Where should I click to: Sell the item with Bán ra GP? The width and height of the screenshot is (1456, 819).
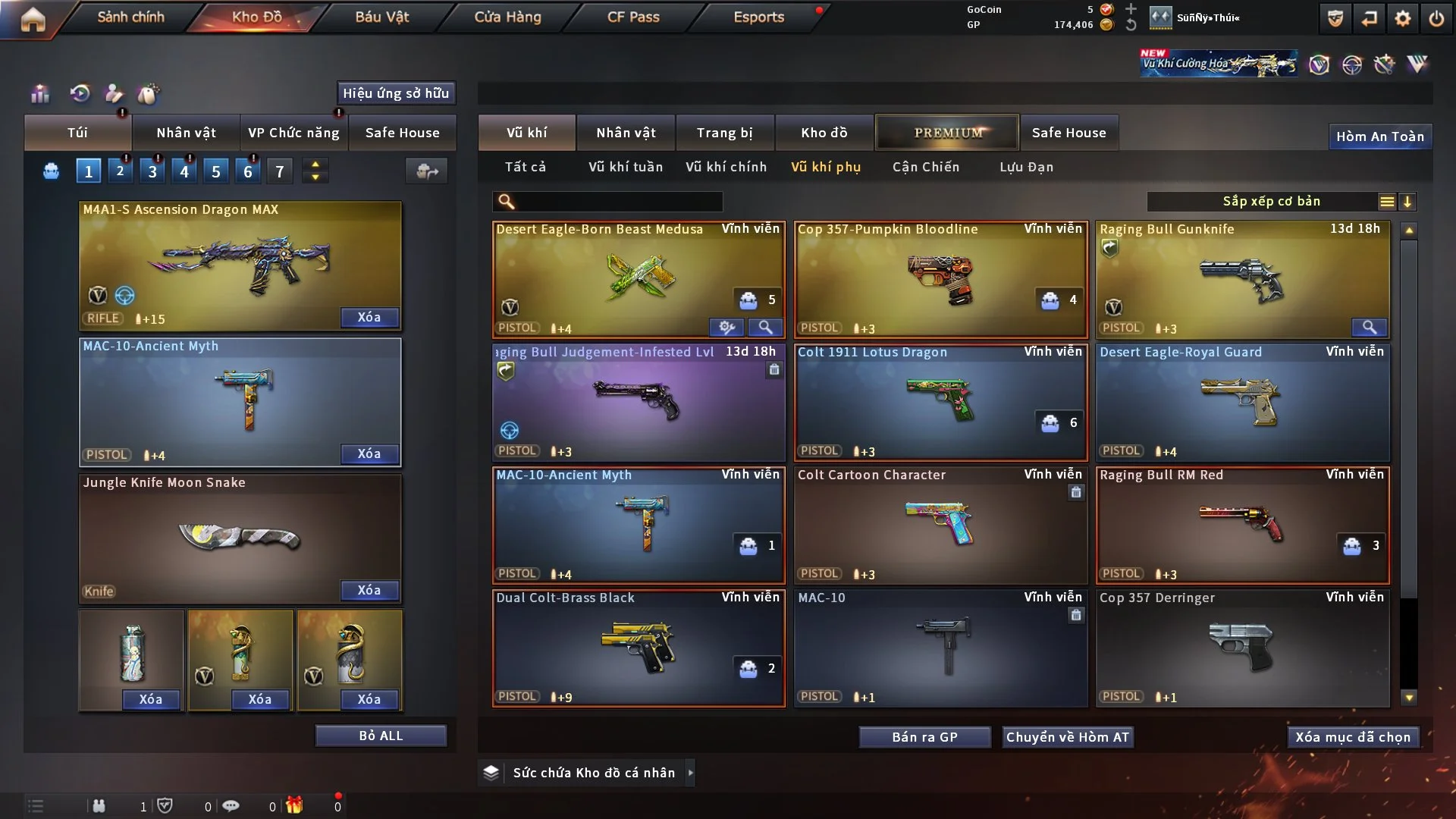(924, 737)
